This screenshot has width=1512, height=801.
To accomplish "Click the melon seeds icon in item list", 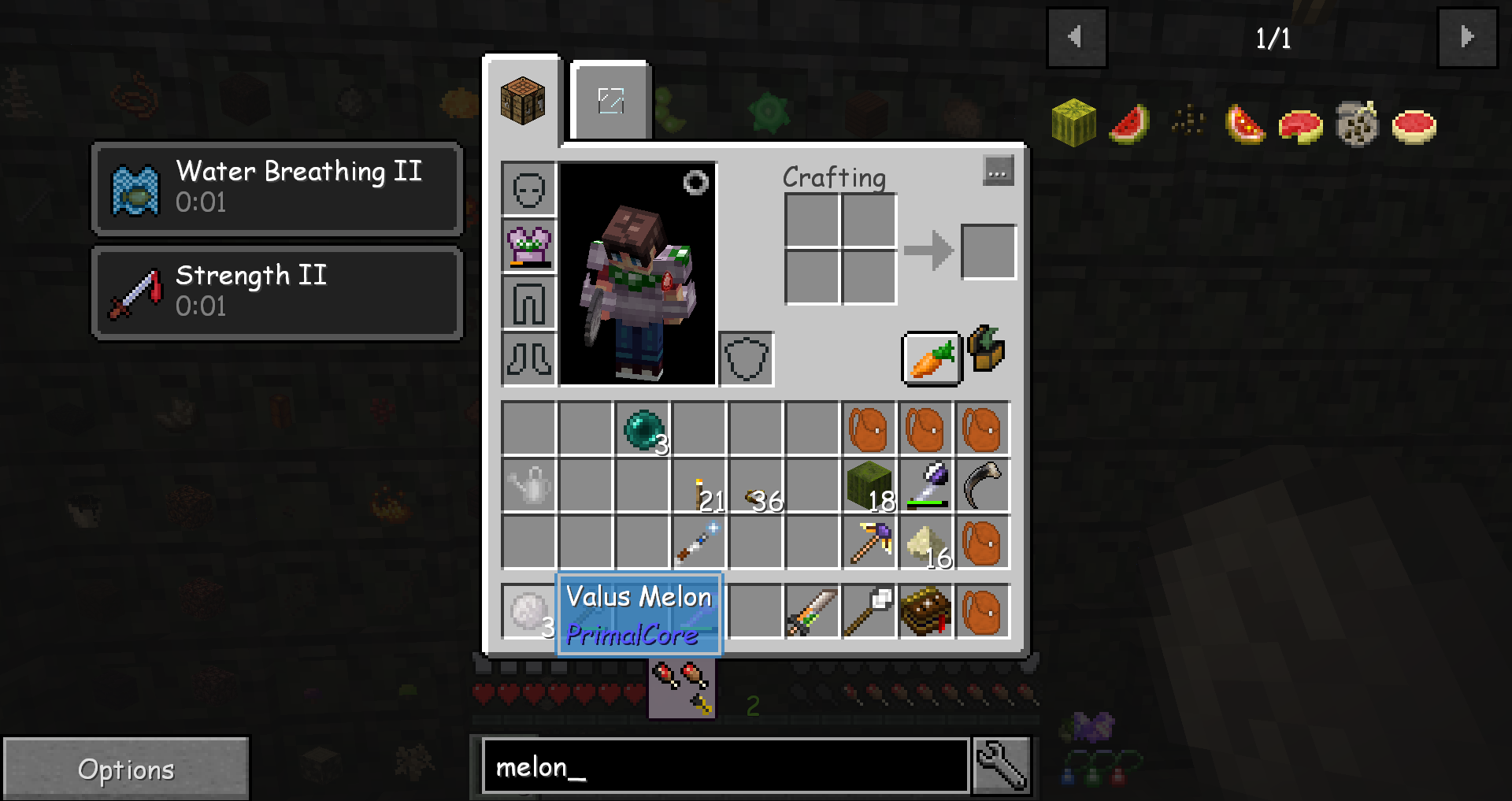I will pyautogui.click(x=1185, y=120).
